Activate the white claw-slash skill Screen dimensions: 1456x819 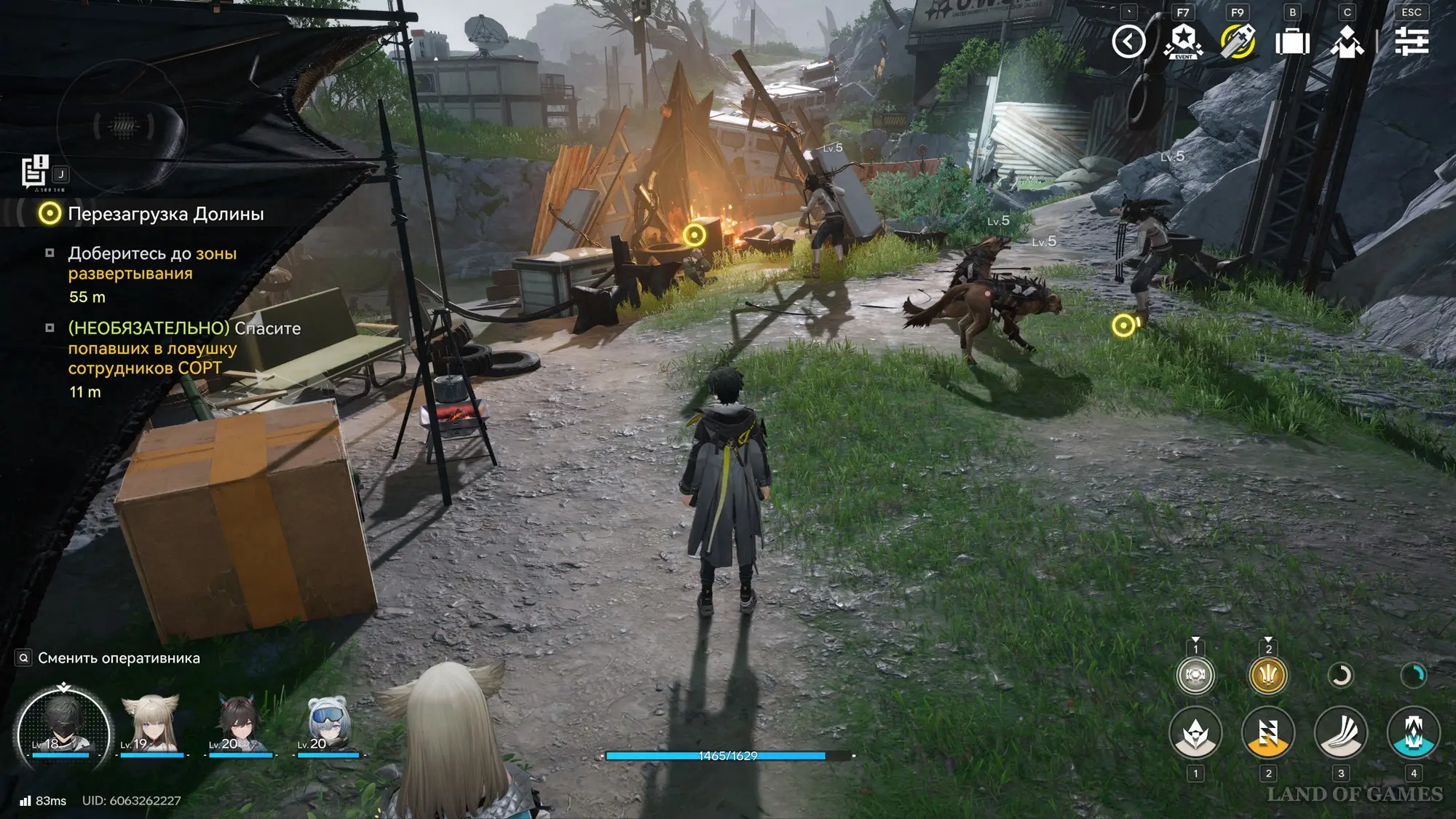tap(1340, 733)
